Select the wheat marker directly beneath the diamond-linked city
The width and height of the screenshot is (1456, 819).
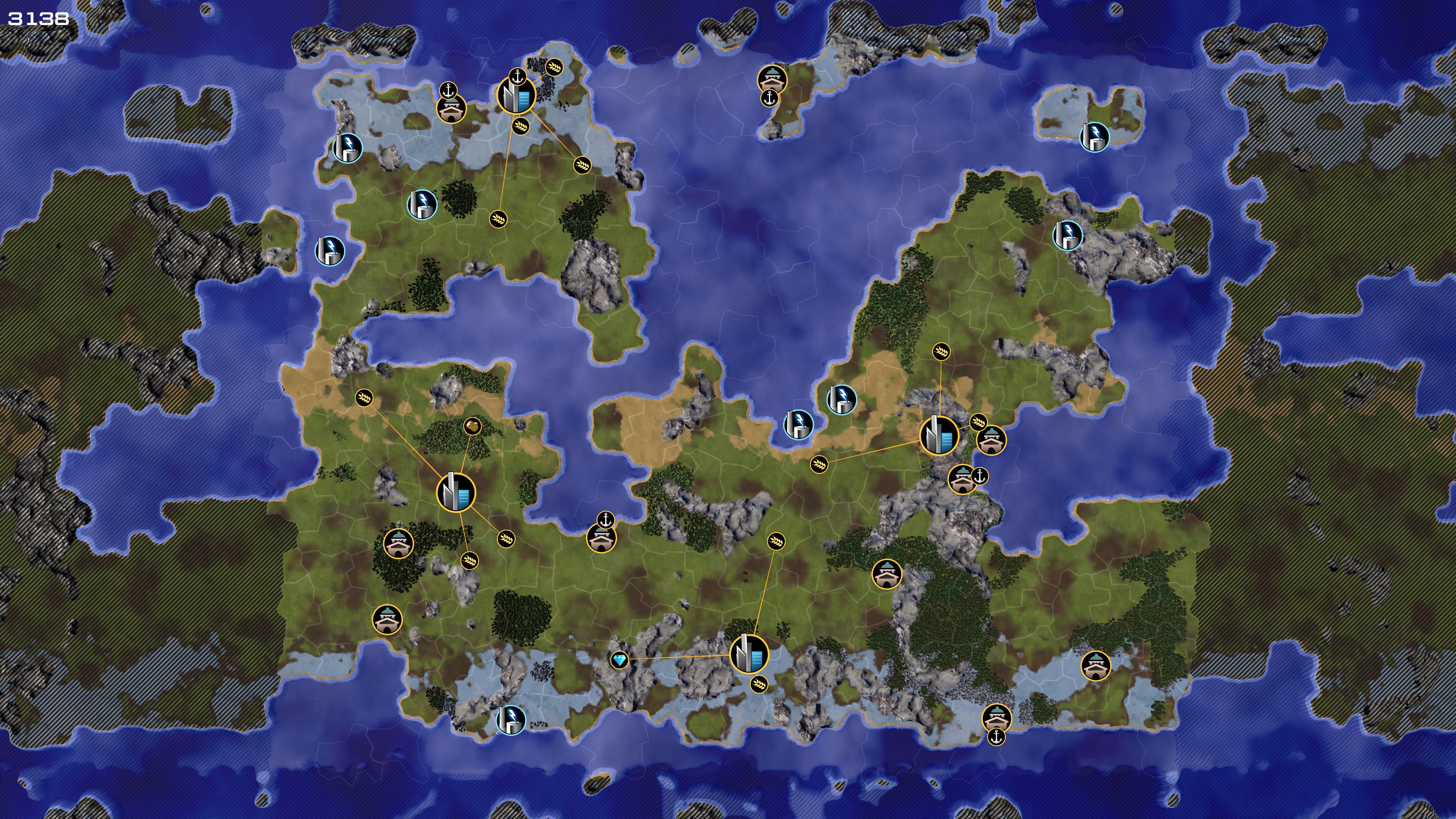pos(759,684)
